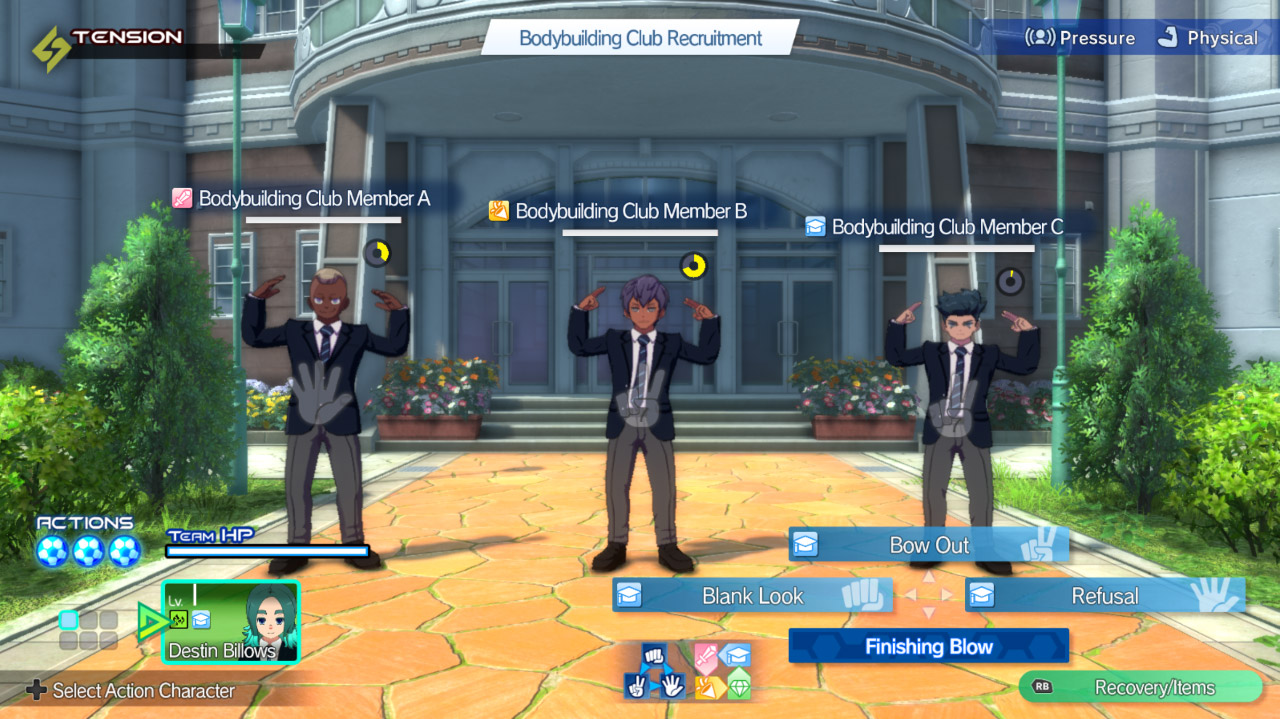Switch to the Physical mode
The image size is (1280, 719).
(x=1207, y=38)
